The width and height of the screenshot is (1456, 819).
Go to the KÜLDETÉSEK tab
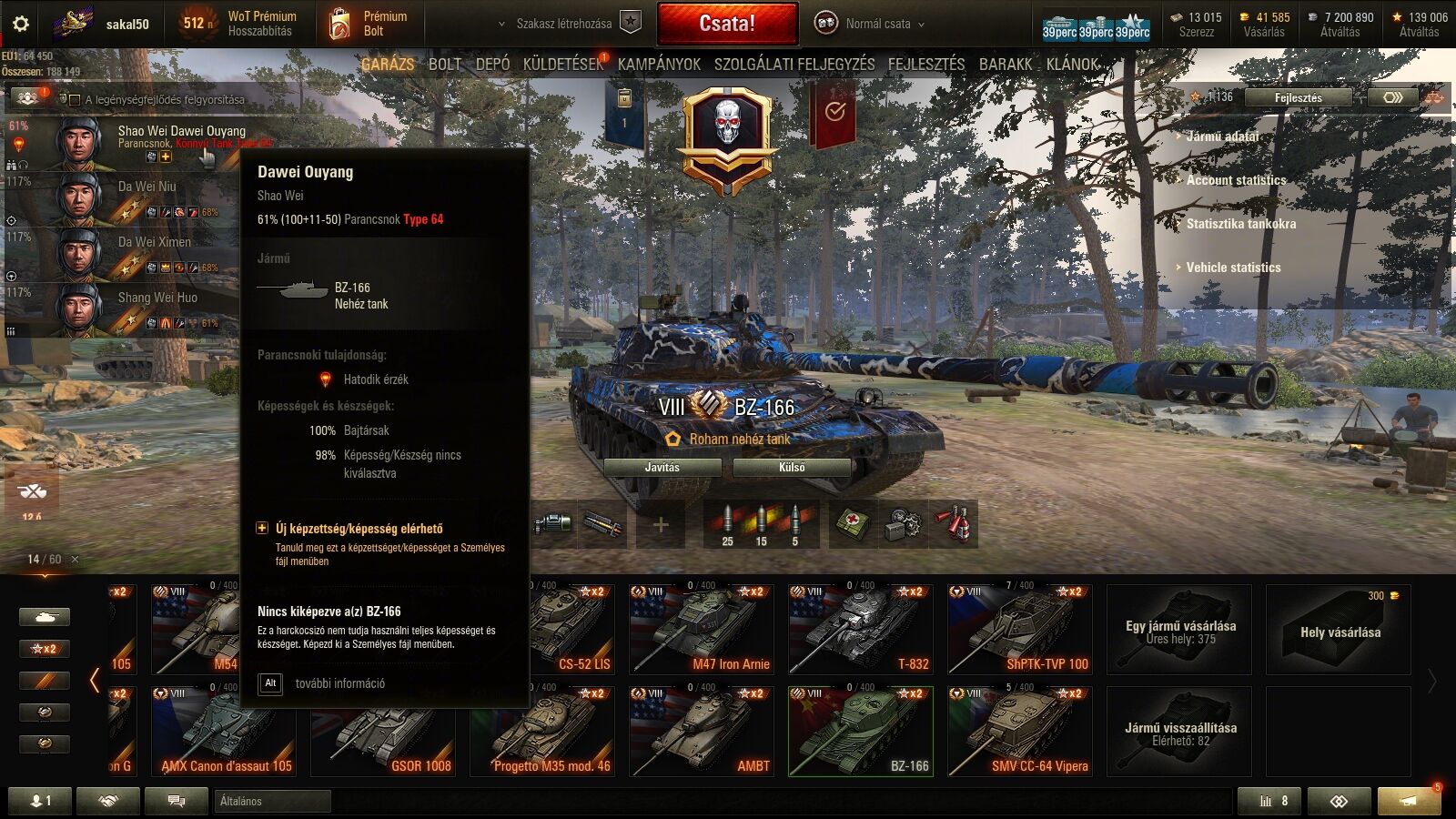coord(562,64)
